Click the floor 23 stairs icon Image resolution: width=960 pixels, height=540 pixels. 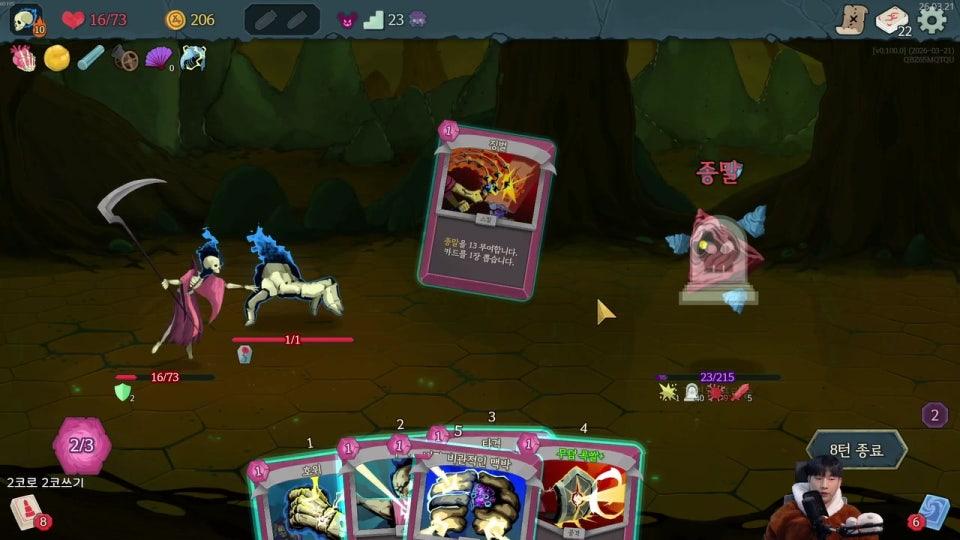pyautogui.click(x=374, y=19)
